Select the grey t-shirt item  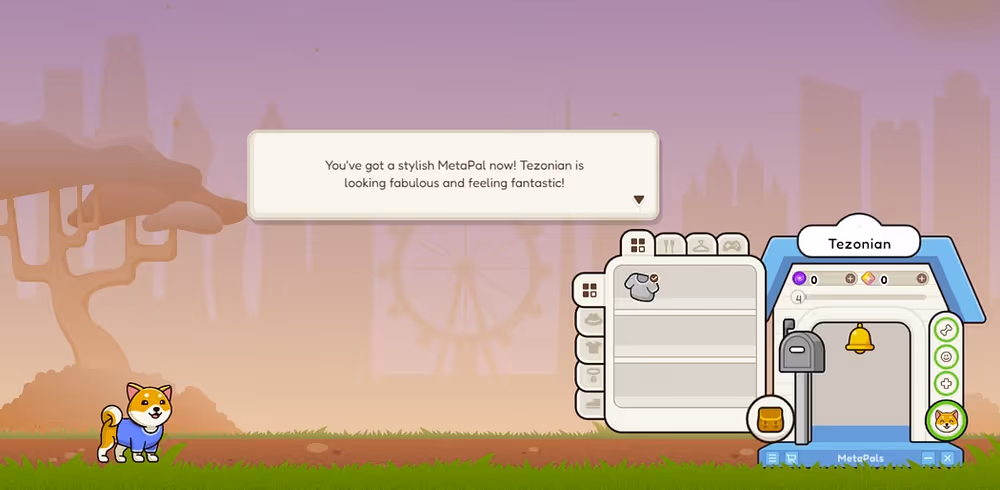point(640,286)
